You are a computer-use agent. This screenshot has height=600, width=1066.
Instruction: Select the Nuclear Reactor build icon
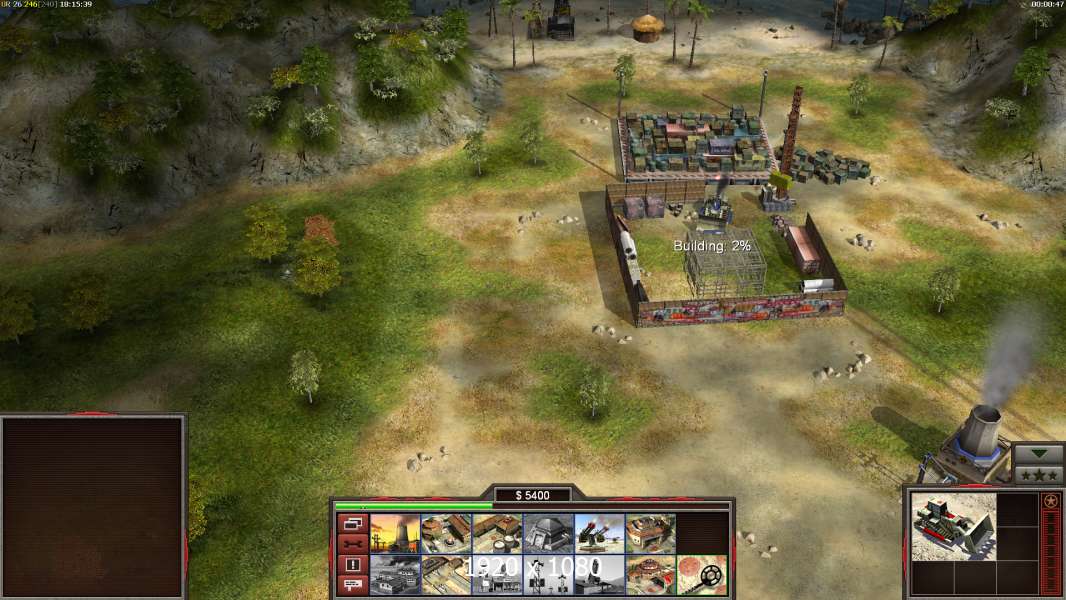tap(395, 533)
